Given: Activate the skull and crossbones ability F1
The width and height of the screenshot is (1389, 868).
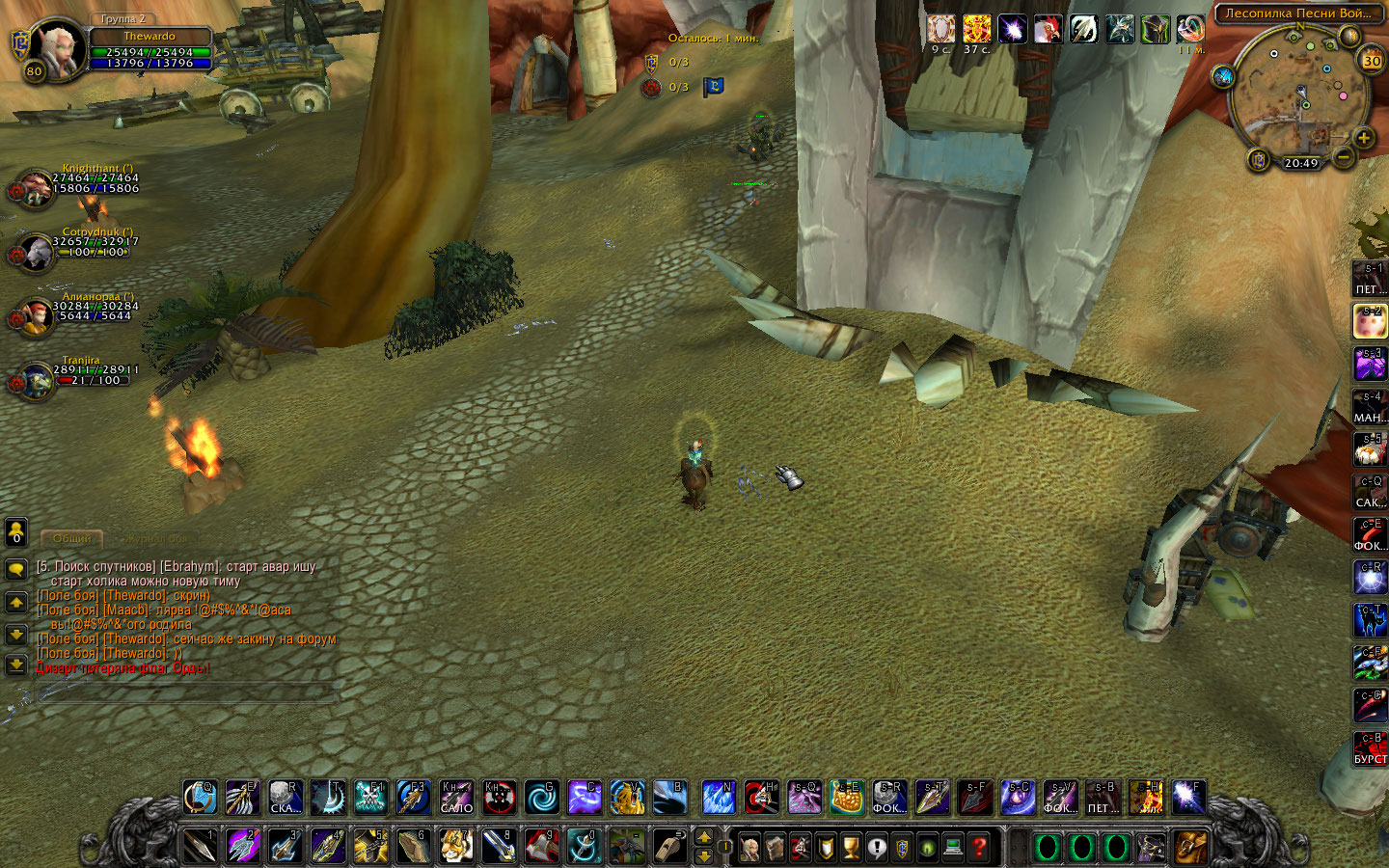Looking at the screenshot, I should coord(370,798).
